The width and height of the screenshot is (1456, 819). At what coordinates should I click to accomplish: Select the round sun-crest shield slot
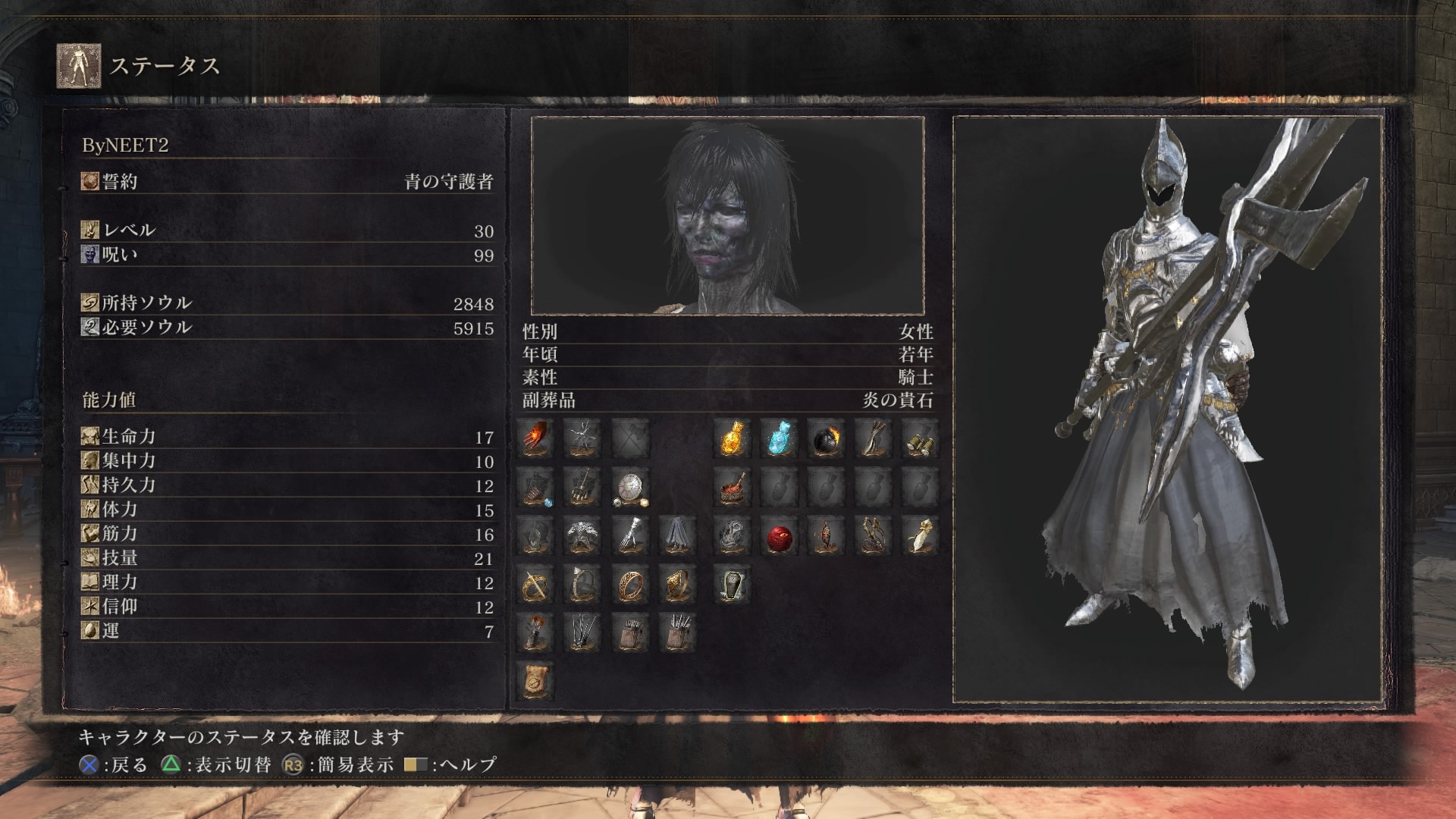[630, 488]
